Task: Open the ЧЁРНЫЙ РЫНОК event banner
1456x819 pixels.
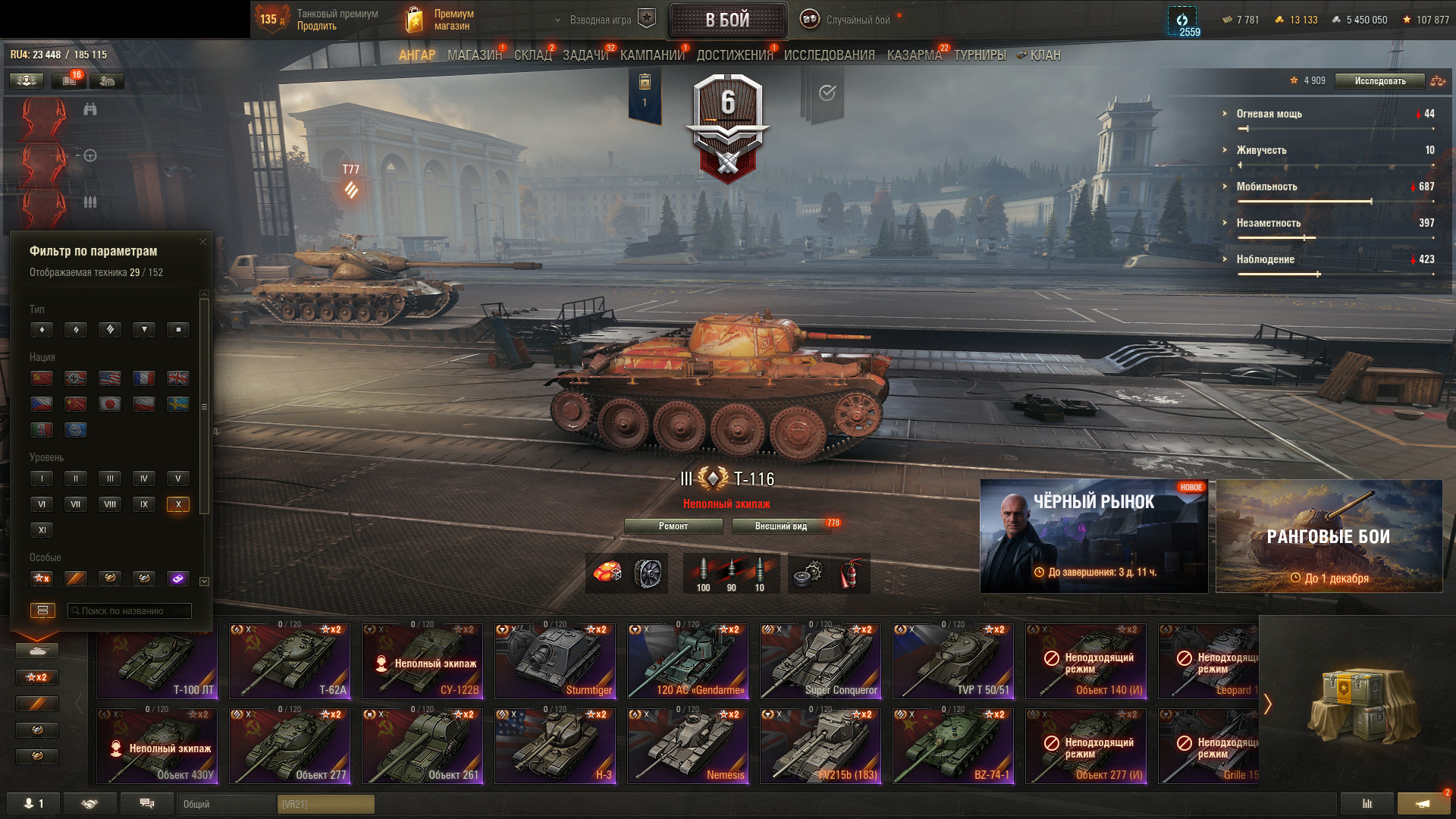Action: pos(1094,536)
